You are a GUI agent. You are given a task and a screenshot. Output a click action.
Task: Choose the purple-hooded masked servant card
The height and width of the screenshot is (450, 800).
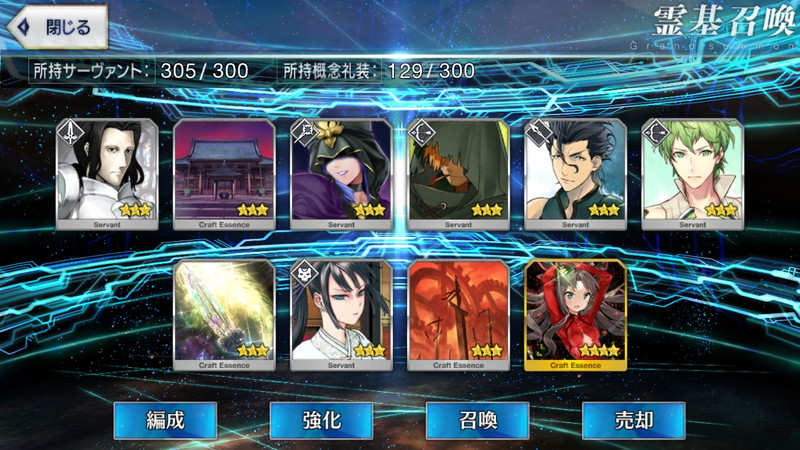tap(341, 174)
